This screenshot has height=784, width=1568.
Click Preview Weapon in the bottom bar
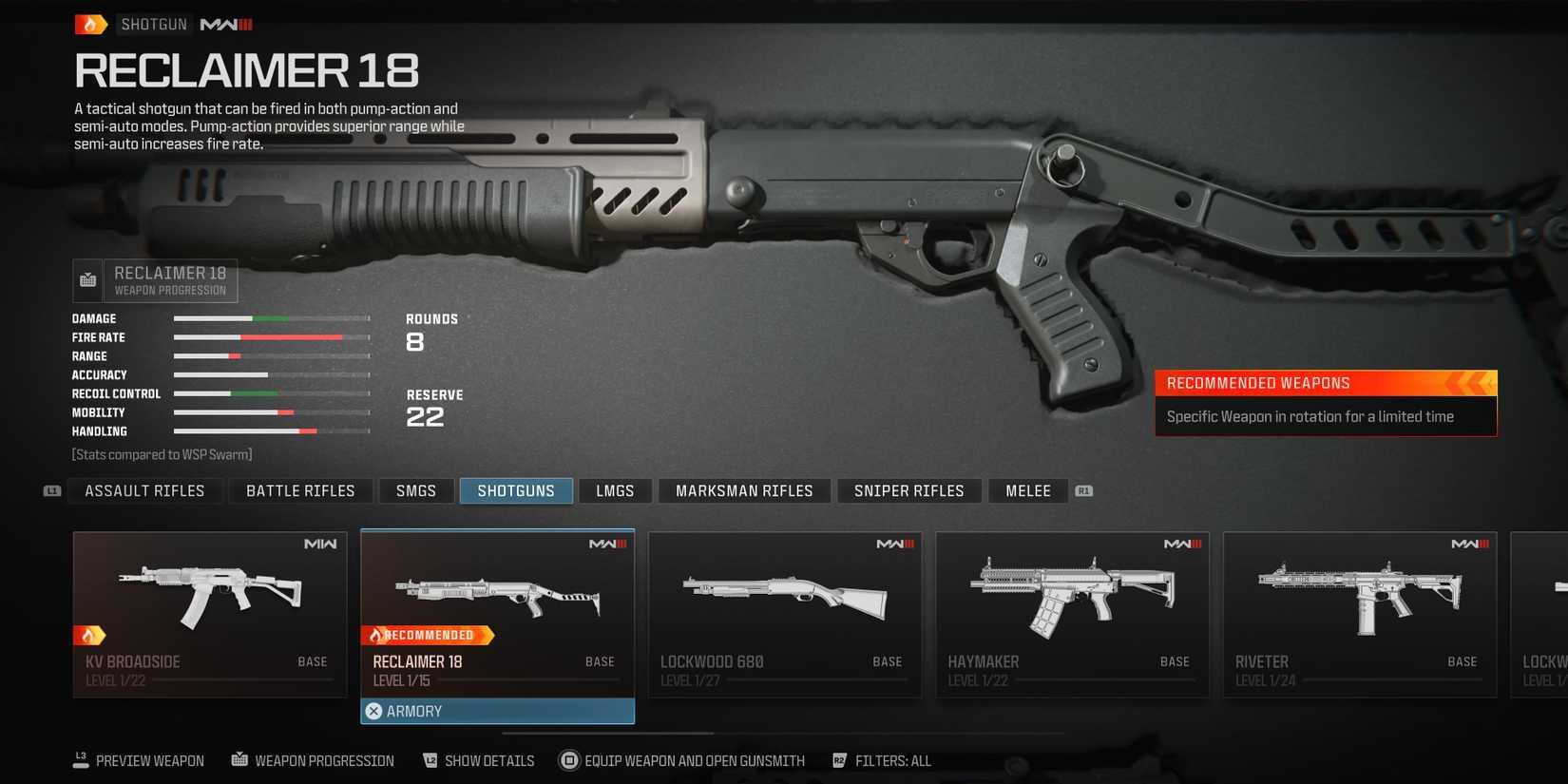(x=140, y=761)
